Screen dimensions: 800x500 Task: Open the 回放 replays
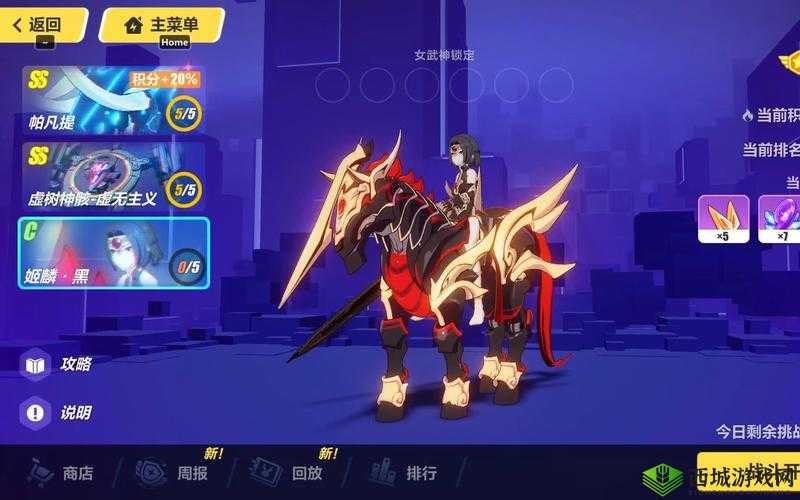coord(290,473)
